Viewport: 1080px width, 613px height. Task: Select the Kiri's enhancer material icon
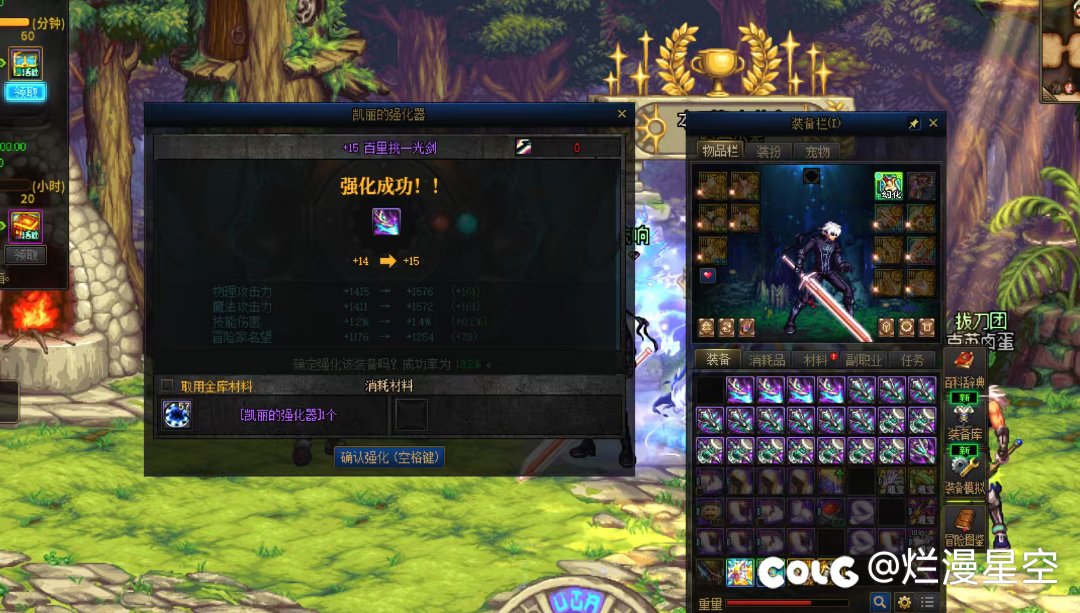(x=177, y=414)
